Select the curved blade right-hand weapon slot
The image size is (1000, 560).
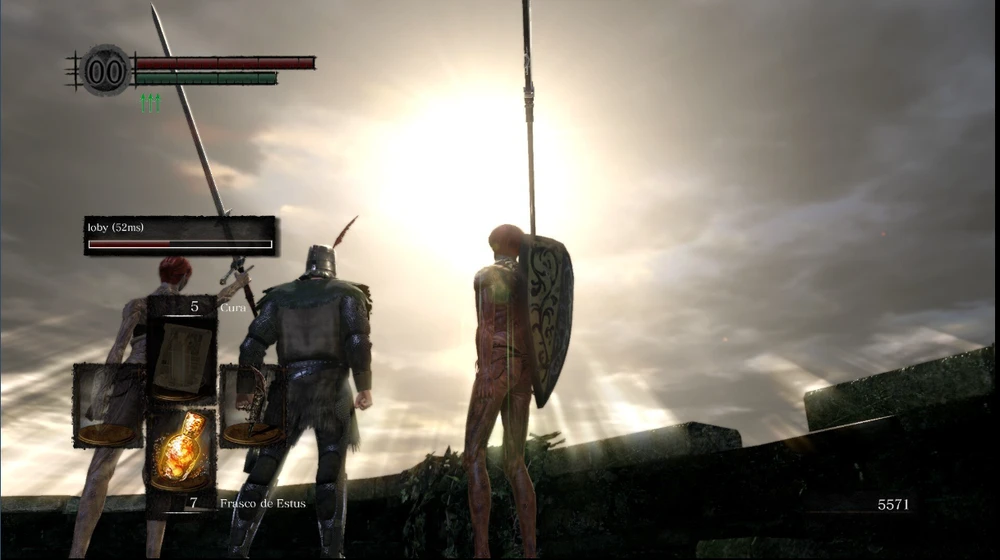click(250, 405)
